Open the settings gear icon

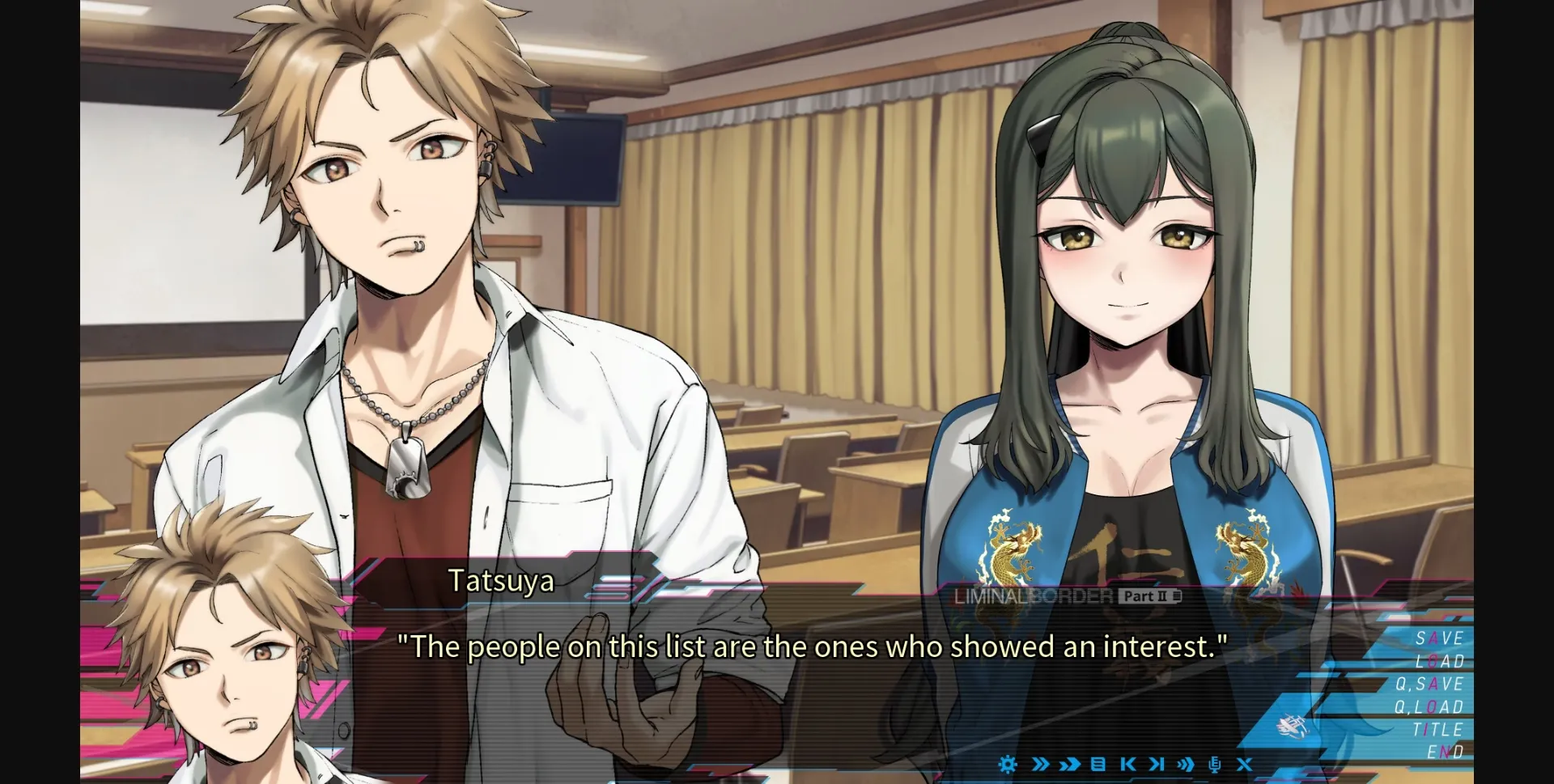[1007, 765]
